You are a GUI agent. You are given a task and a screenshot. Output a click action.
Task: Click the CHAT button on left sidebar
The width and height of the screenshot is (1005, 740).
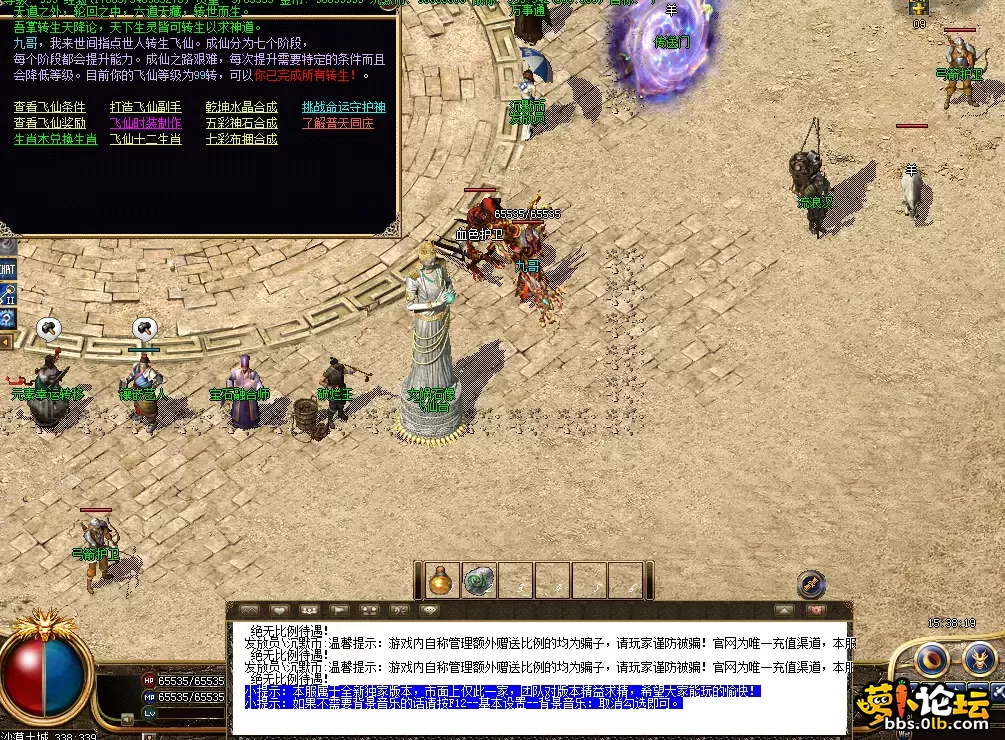click(x=7, y=269)
